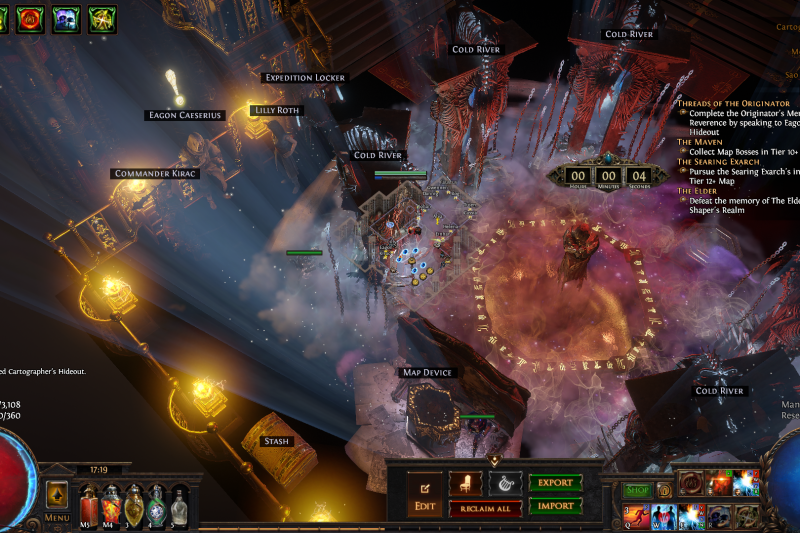
Task: Activate the blue twin-figure skill on W
Action: (x=664, y=517)
